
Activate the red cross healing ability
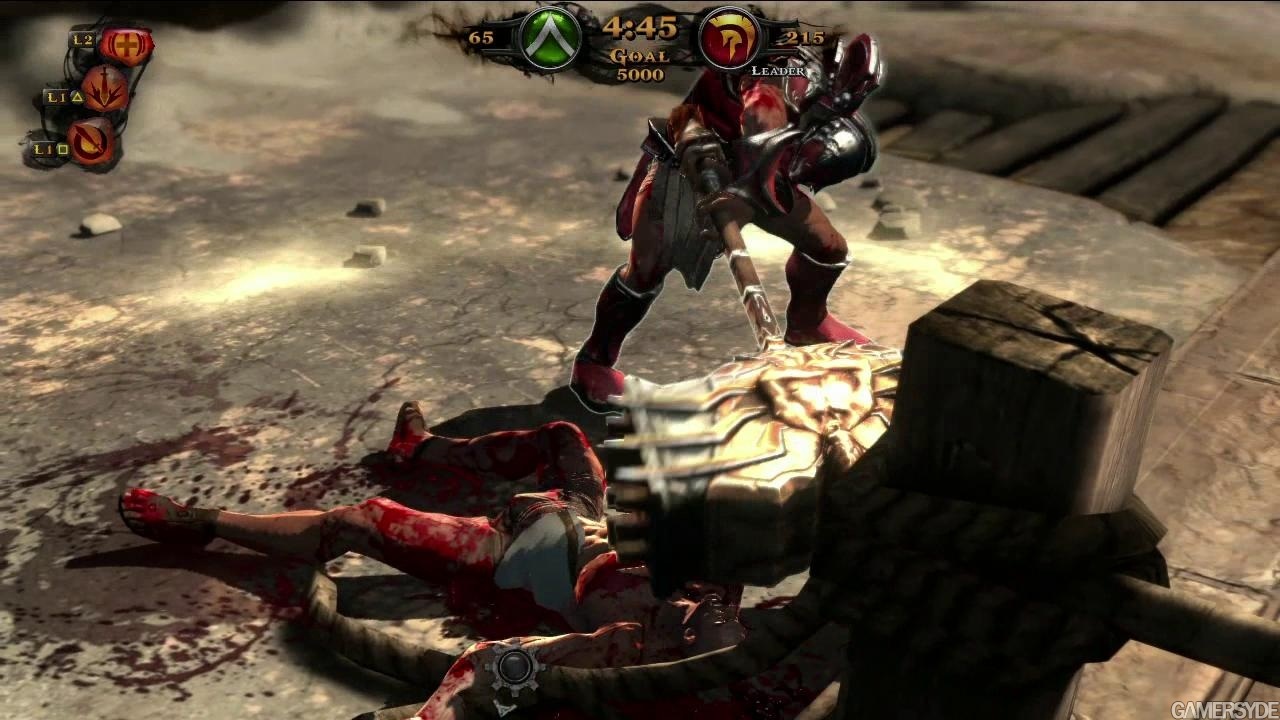coord(127,45)
